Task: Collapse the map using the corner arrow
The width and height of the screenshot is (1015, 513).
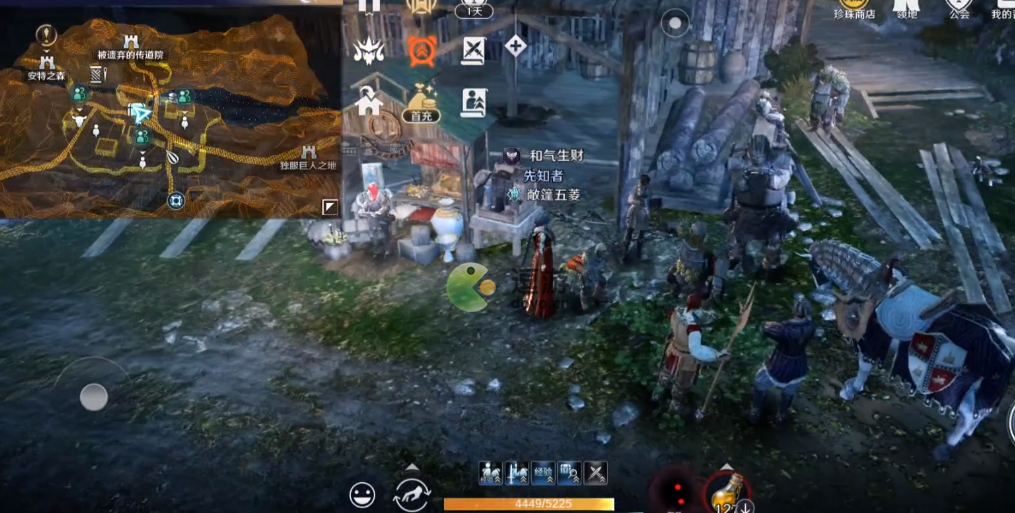Action: tap(329, 207)
